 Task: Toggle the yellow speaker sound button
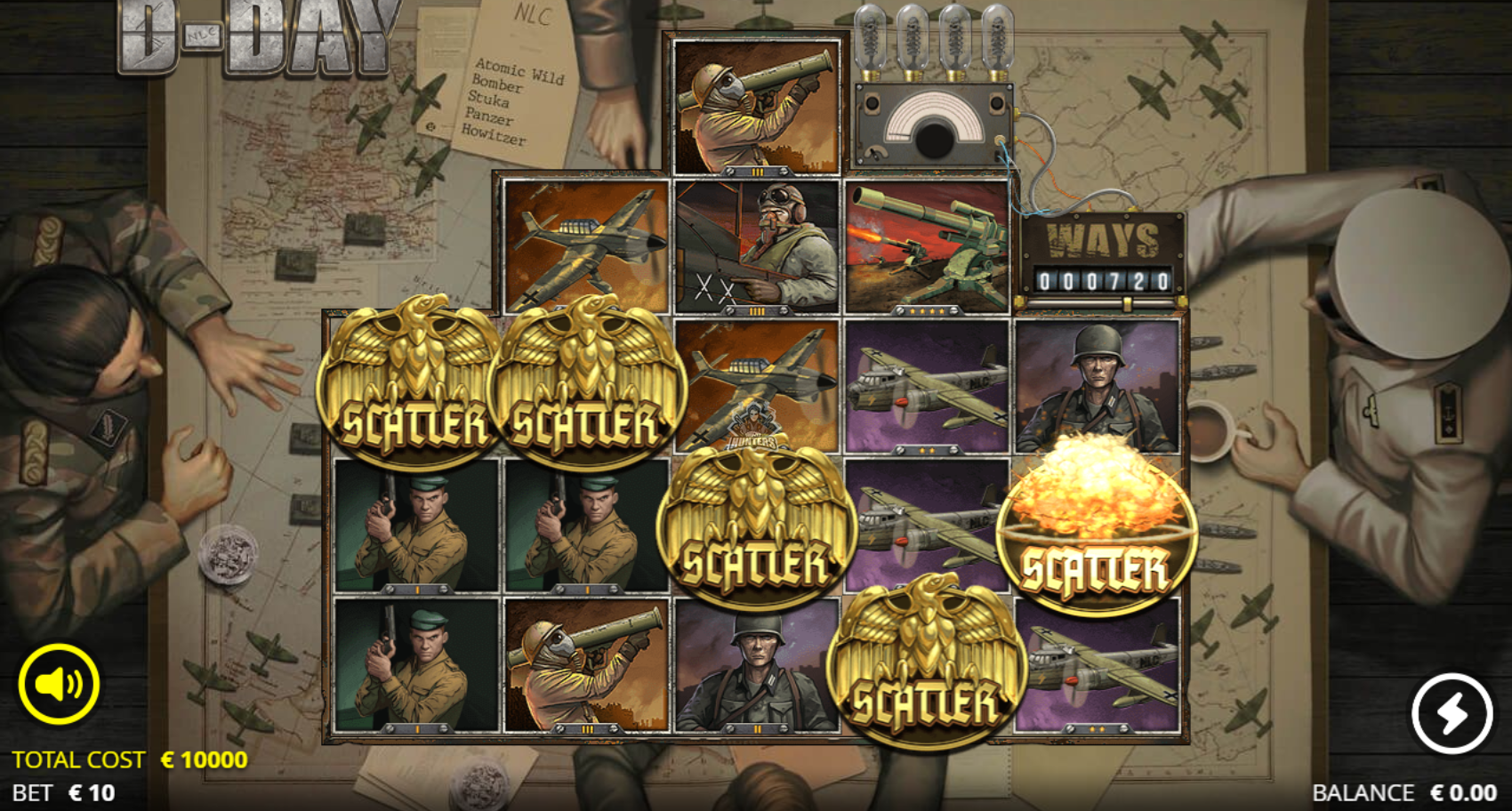coord(59,684)
